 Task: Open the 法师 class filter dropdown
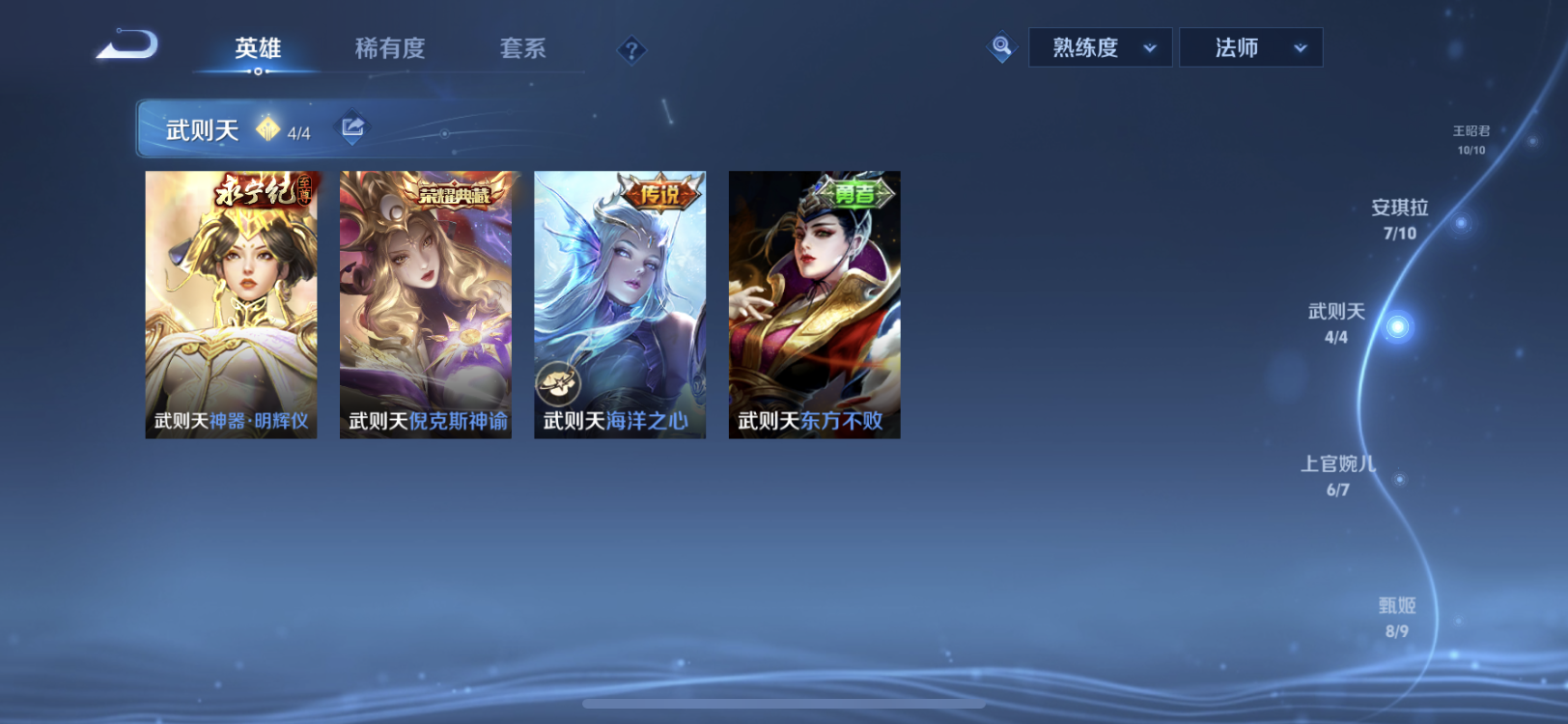[x=1251, y=46]
